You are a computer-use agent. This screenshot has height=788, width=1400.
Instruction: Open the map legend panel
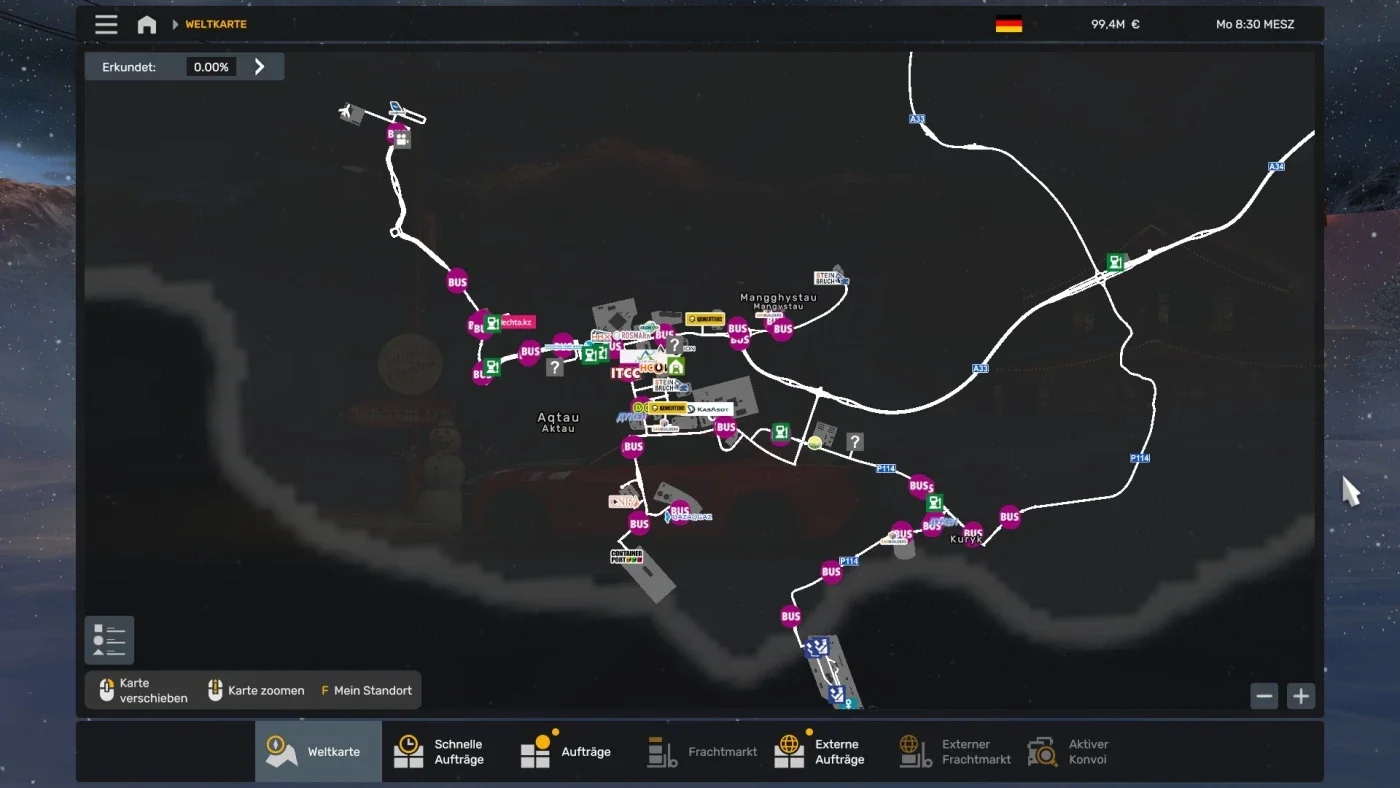point(108,639)
